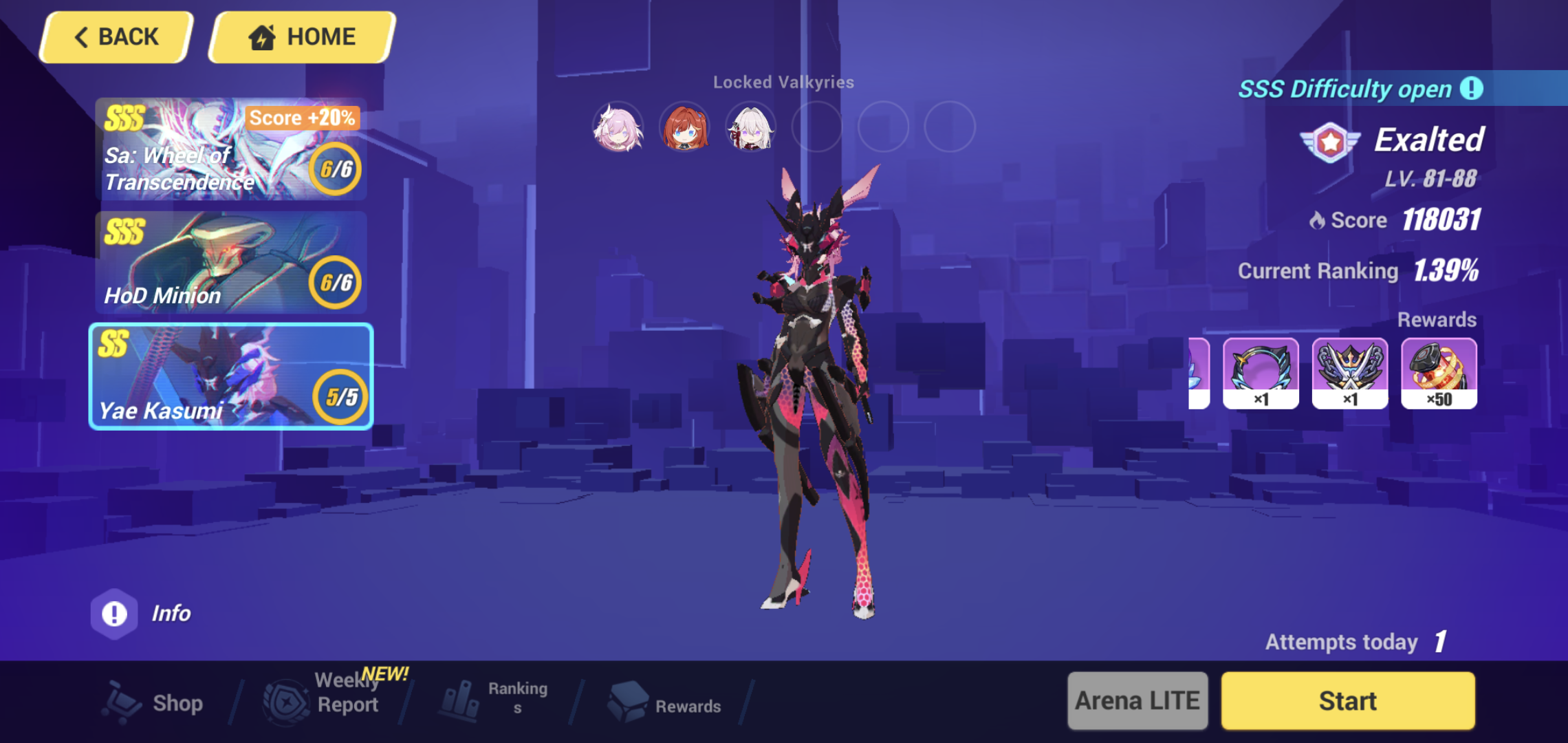Image resolution: width=1568 pixels, height=743 pixels.
Task: Return to HOME screen
Action: click(x=301, y=36)
